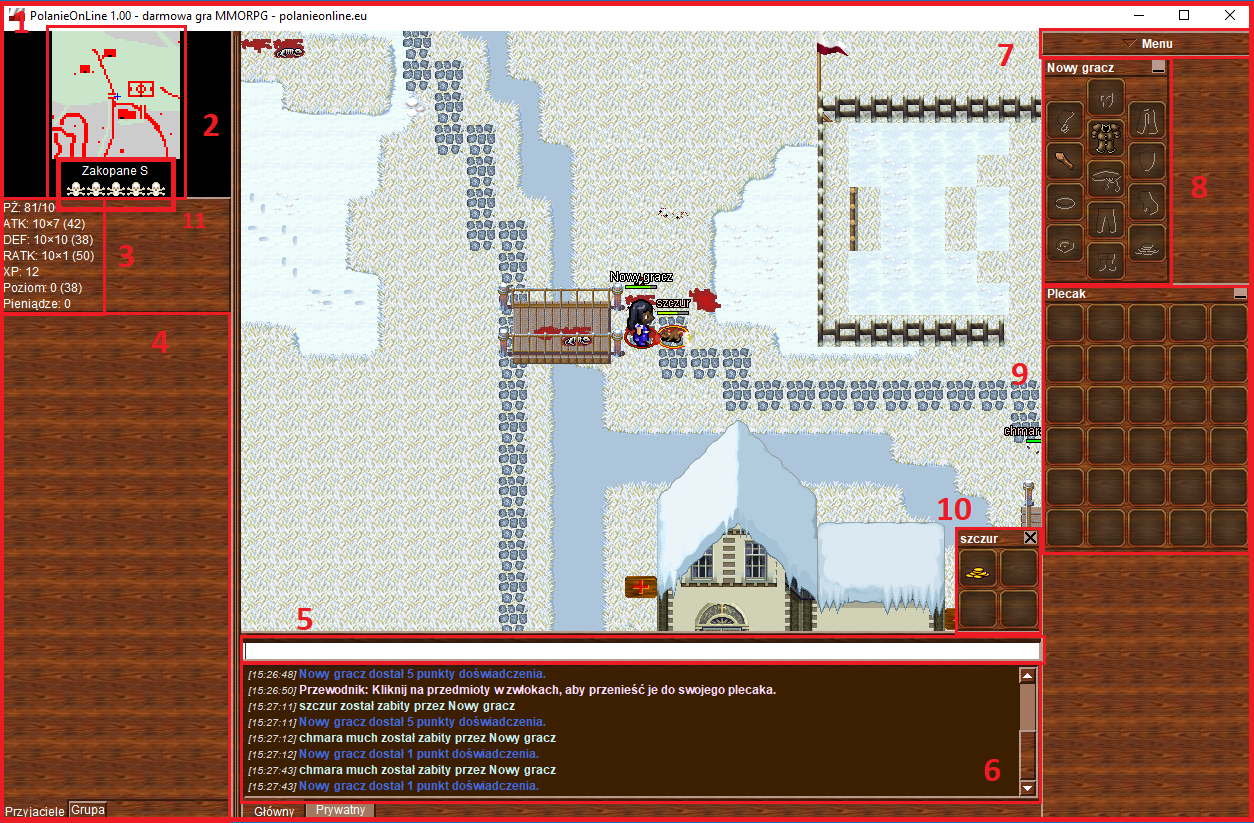This screenshot has width=1254, height=823.
Task: Maximize the game window
Action: (1184, 15)
